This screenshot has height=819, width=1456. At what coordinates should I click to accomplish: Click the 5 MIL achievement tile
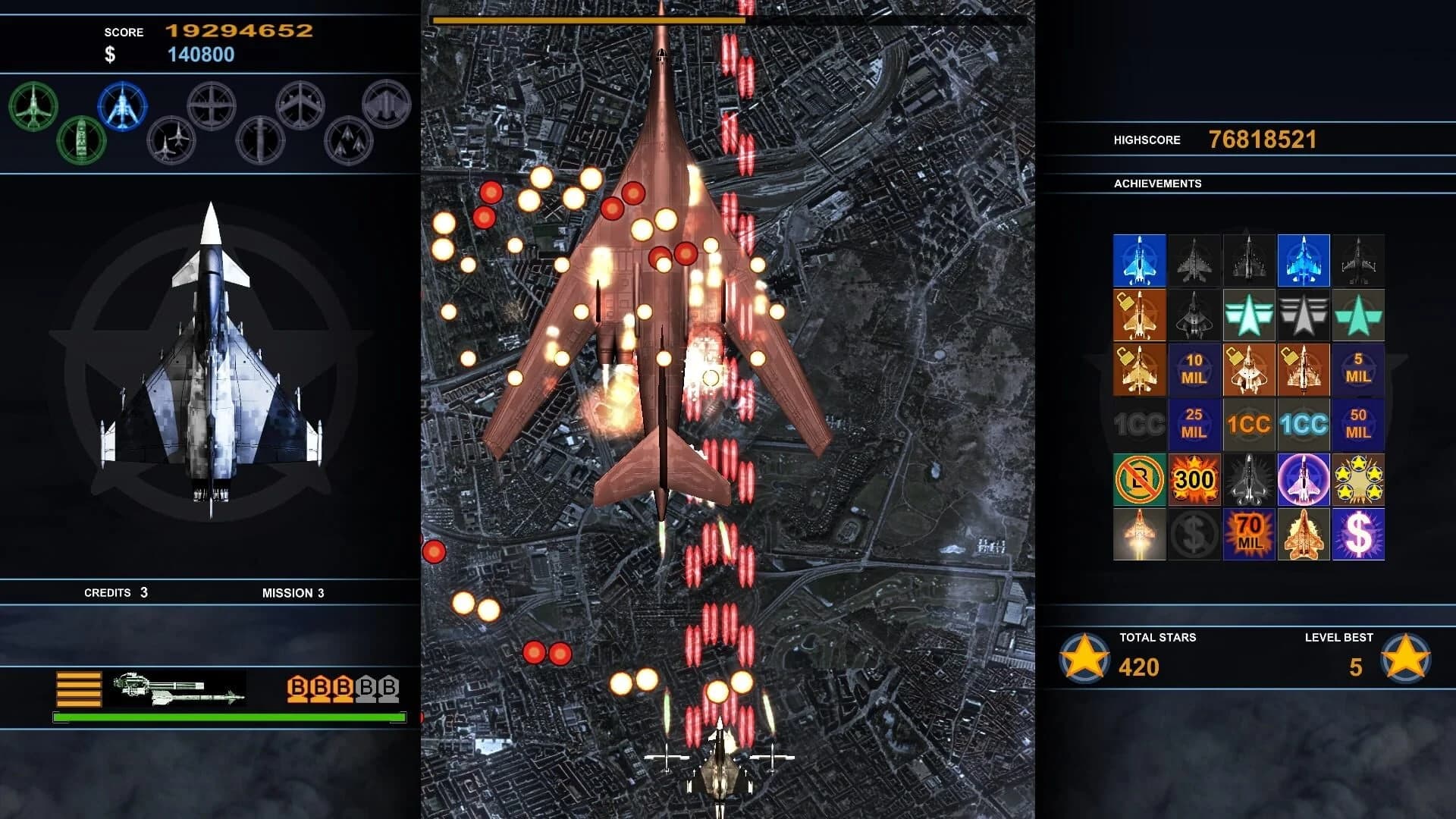coord(1357,369)
